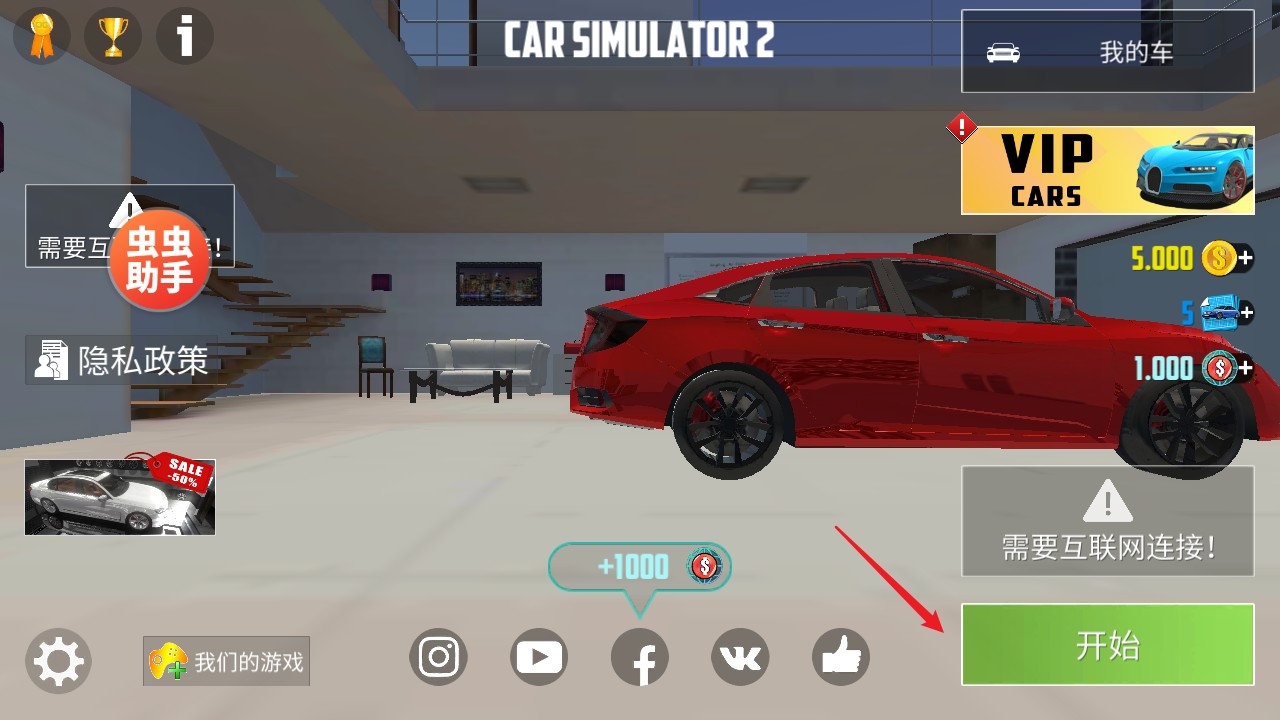Visit the Instagram page
Screen dimensions: 1280x720
(438, 657)
